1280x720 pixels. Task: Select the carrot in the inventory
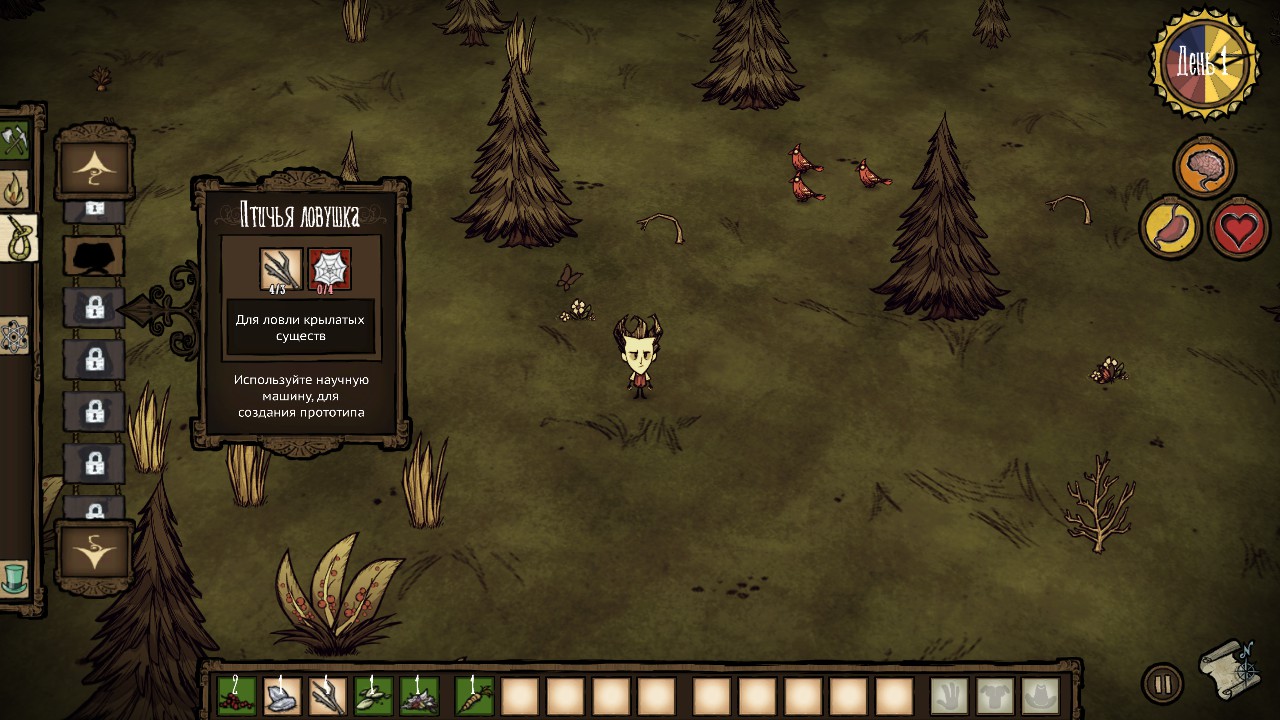(475, 696)
